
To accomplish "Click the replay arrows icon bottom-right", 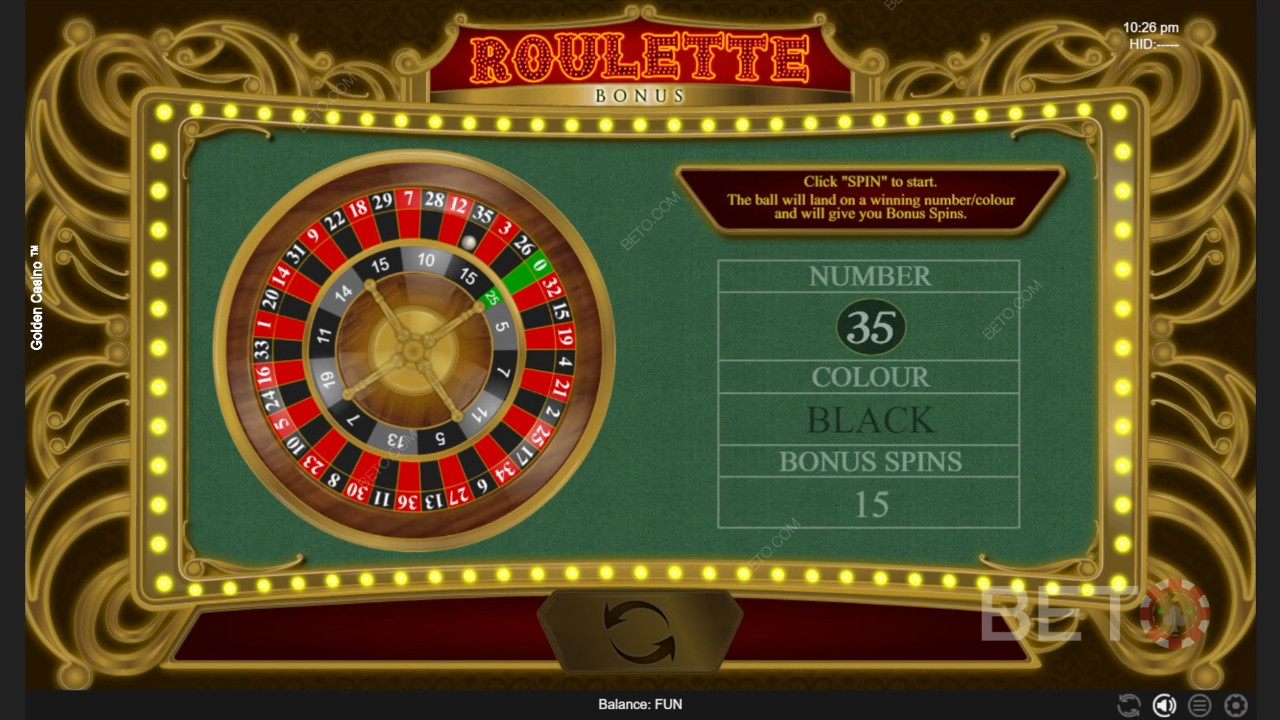I will tap(1128, 704).
